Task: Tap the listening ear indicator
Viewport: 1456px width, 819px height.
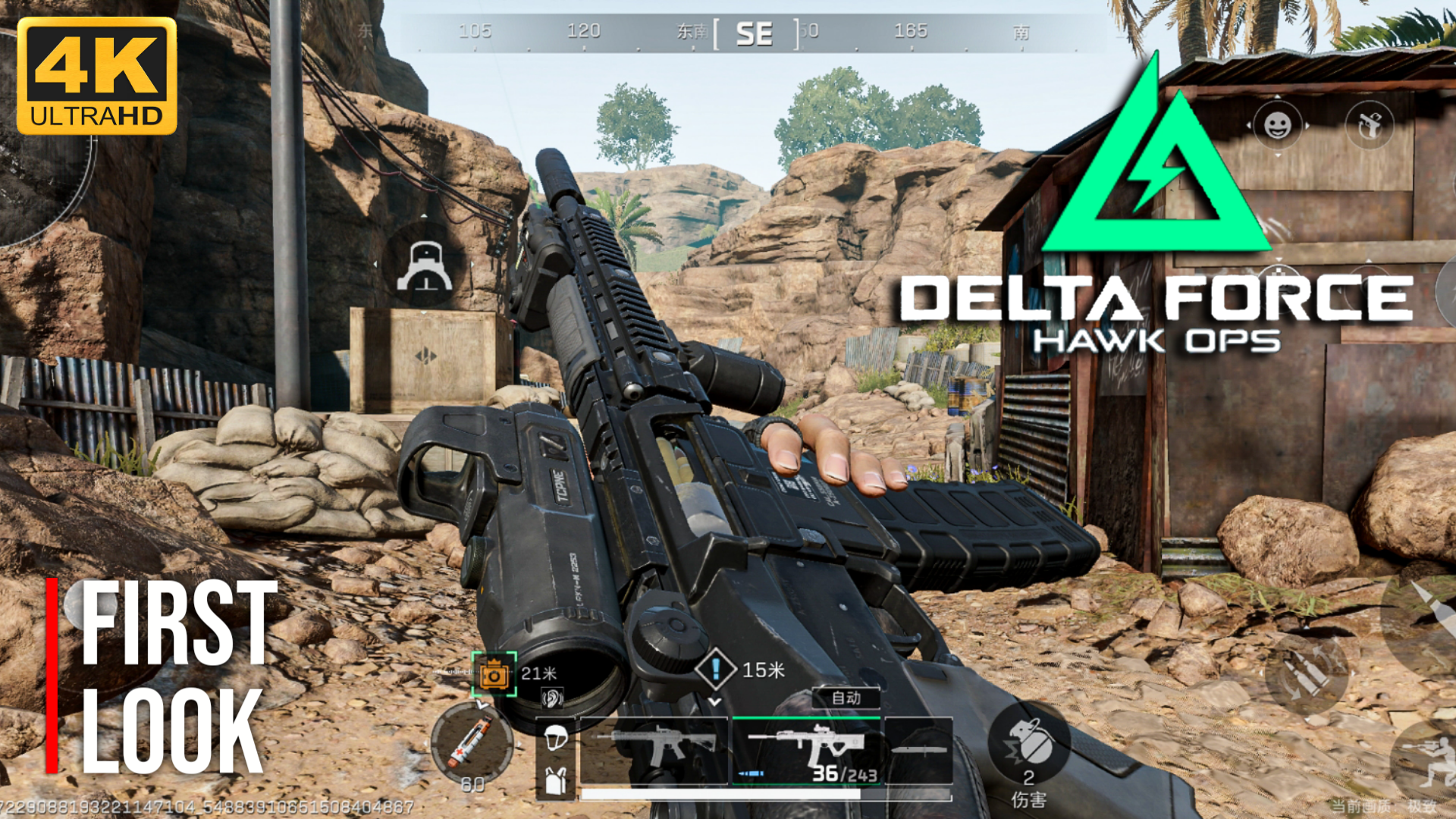Action: (x=551, y=699)
